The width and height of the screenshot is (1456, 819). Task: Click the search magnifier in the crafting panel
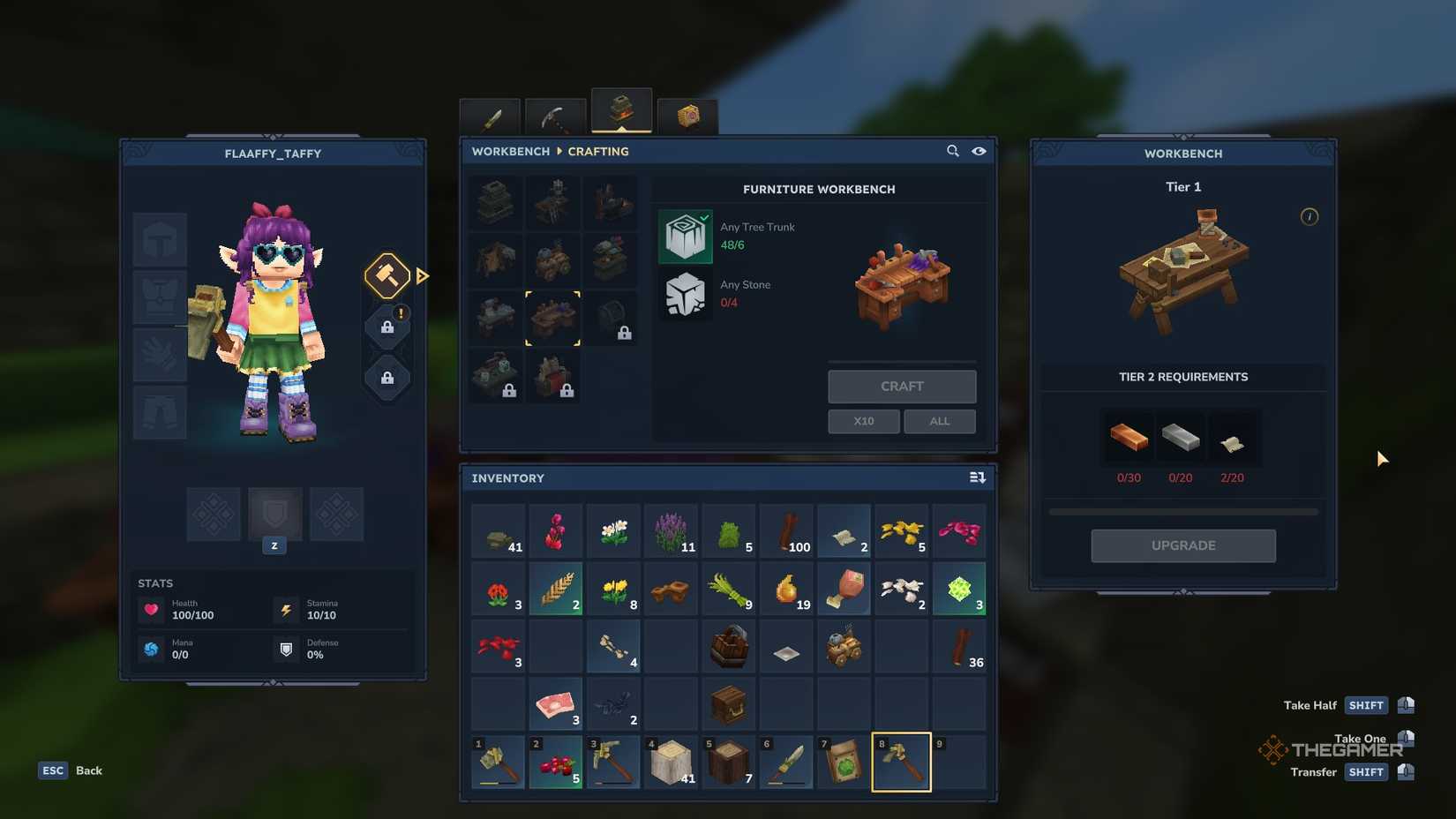point(953,151)
